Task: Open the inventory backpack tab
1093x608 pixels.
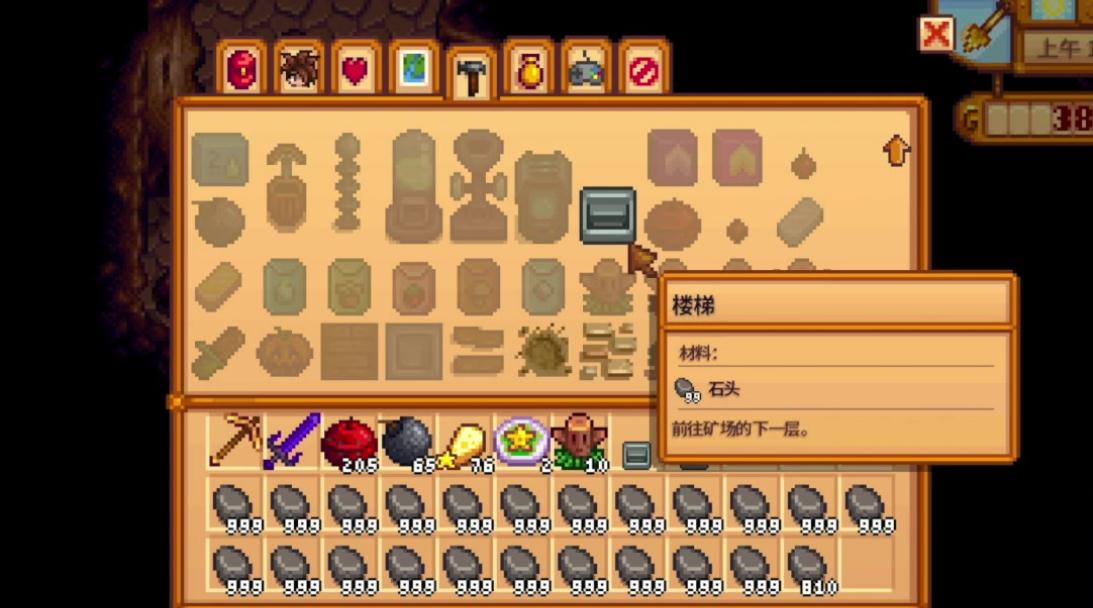Action: [241, 71]
